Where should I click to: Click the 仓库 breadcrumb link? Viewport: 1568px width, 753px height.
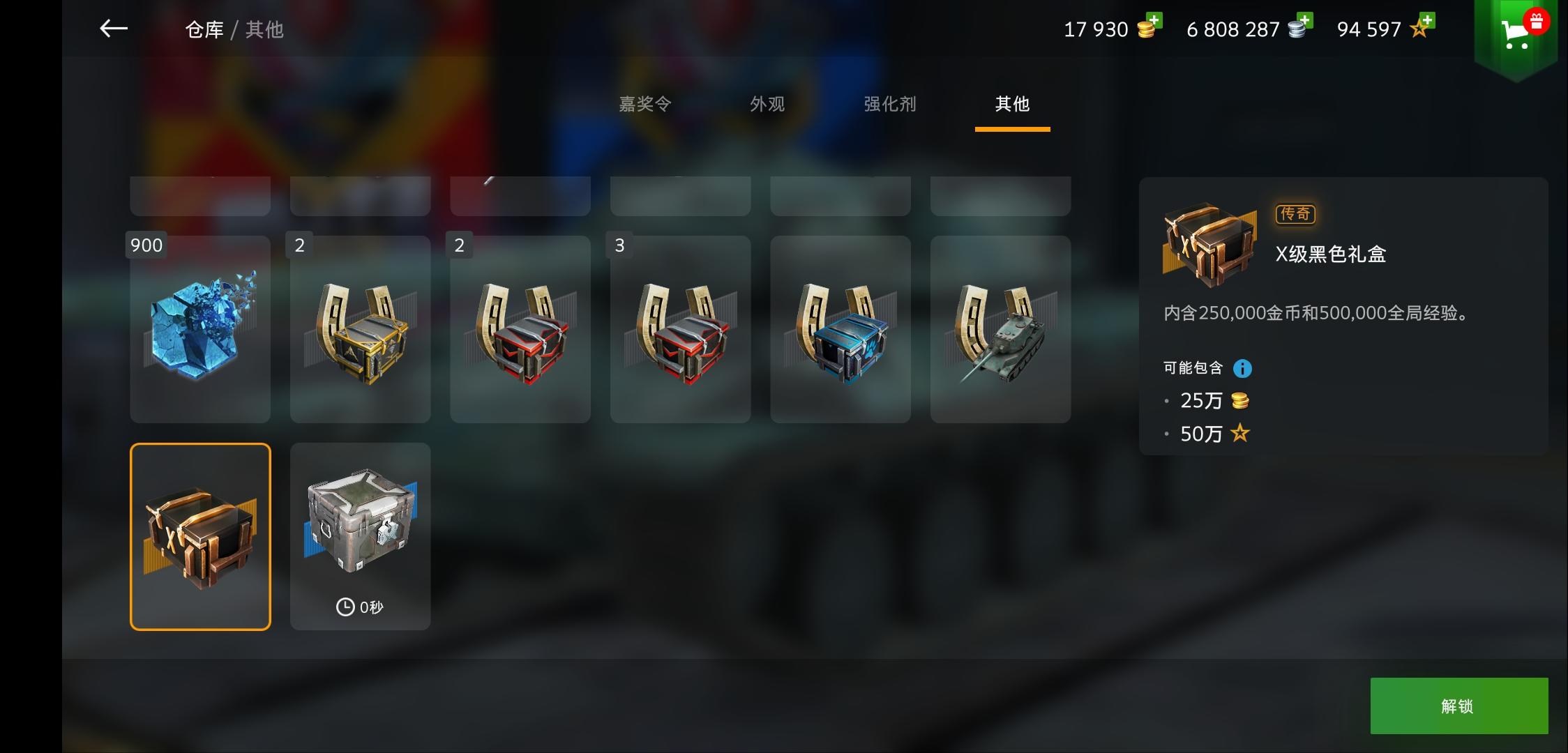pyautogui.click(x=204, y=30)
